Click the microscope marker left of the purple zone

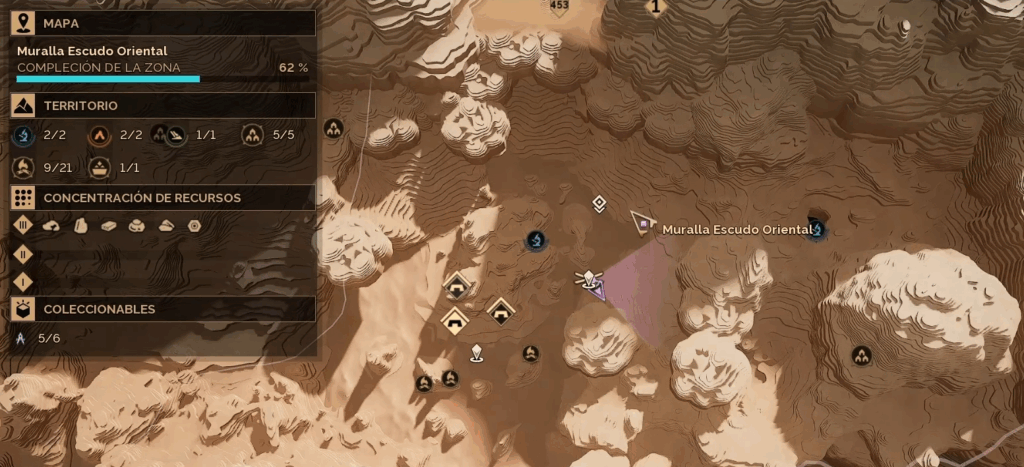click(536, 240)
